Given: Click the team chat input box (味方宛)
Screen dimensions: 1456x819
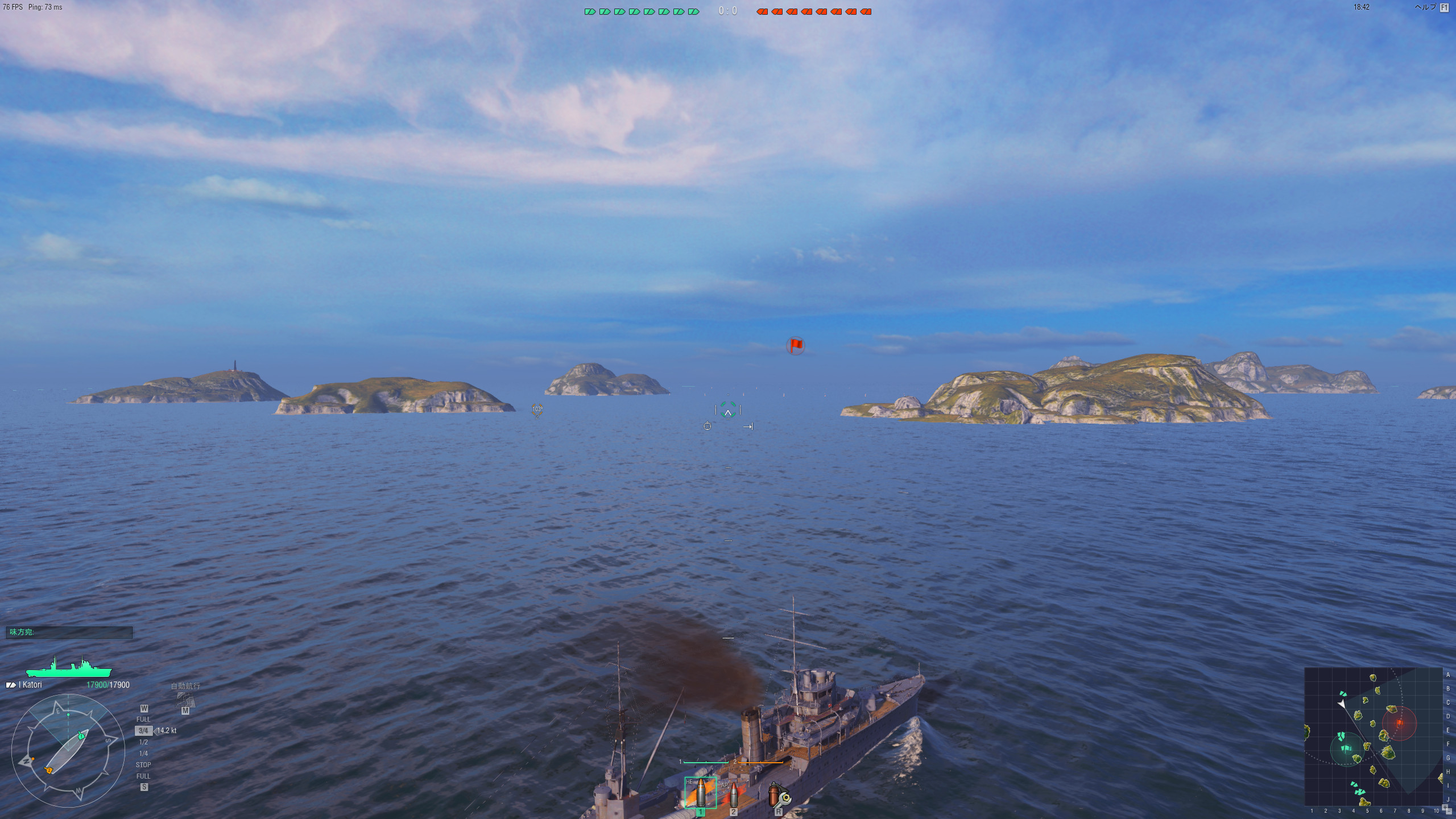Looking at the screenshot, I should [69, 632].
